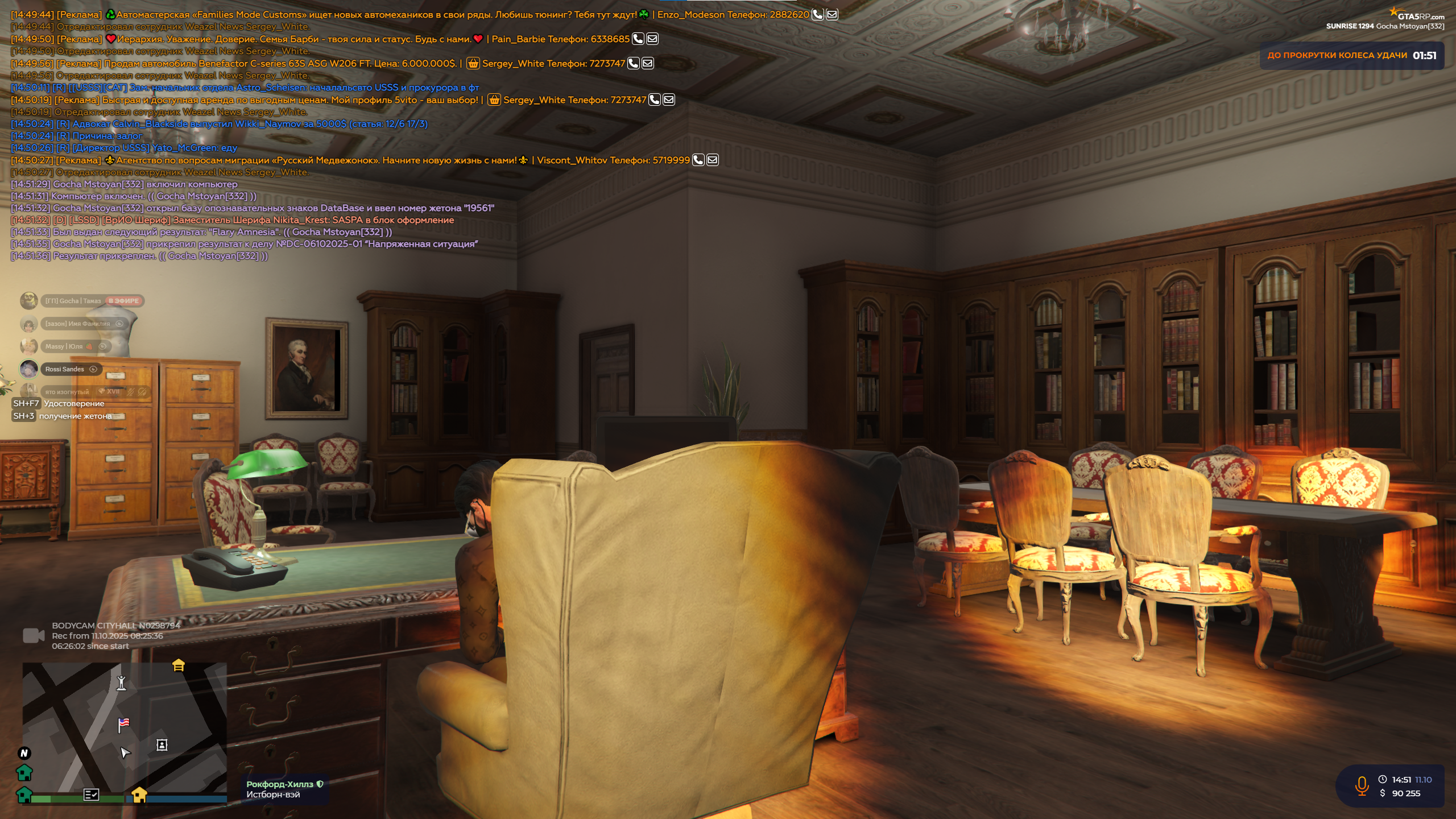Image resolution: width=1456 pixels, height=819 pixels.
Task: Call Pain_Barbie from the family ad
Action: click(x=638, y=39)
